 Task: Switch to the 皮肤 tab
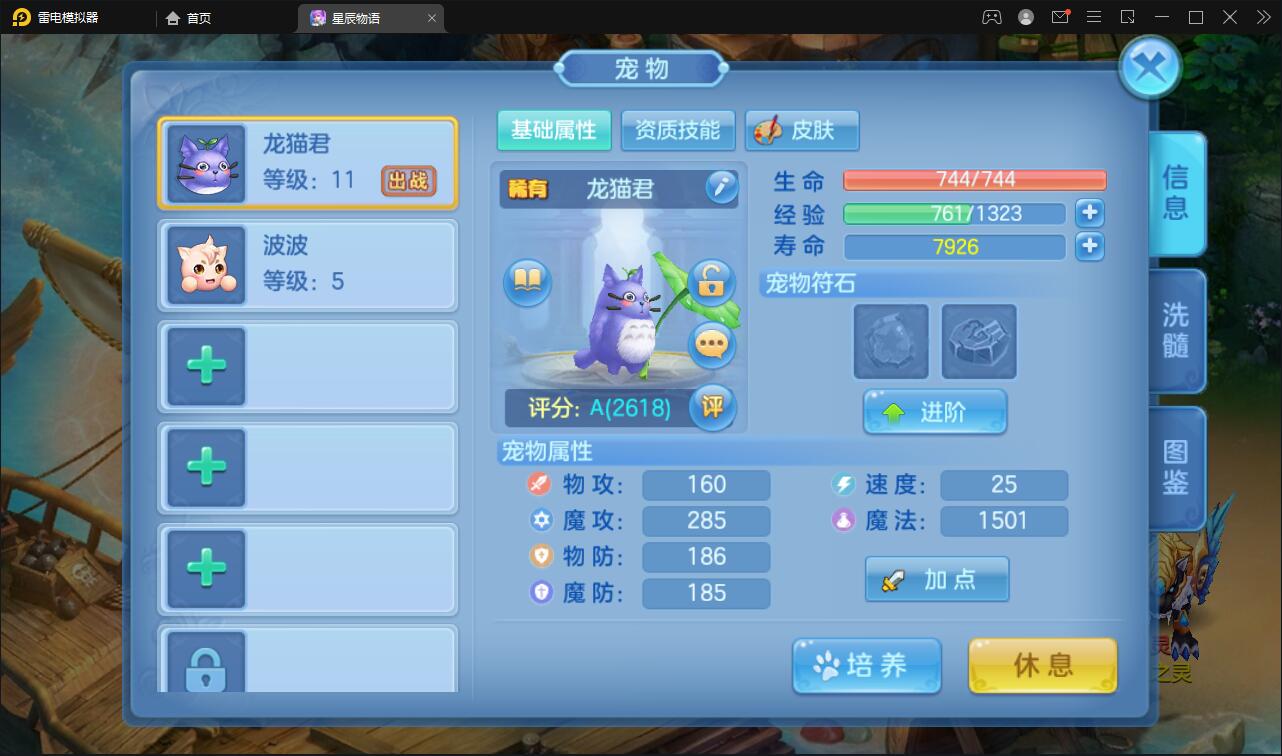point(802,130)
